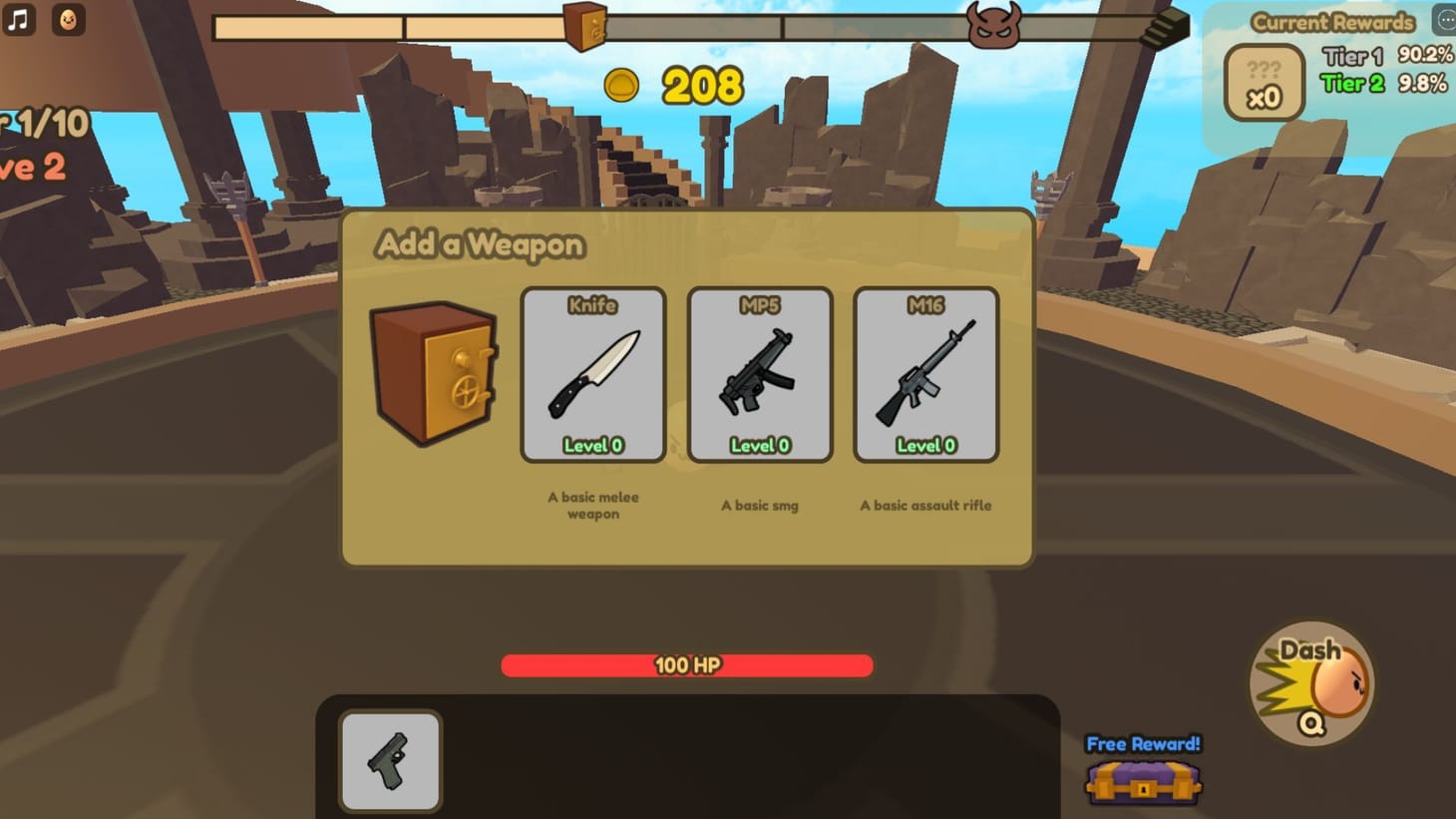Open the Free Reward chest icon
Image resolution: width=1456 pixels, height=819 pixels.
(1142, 787)
